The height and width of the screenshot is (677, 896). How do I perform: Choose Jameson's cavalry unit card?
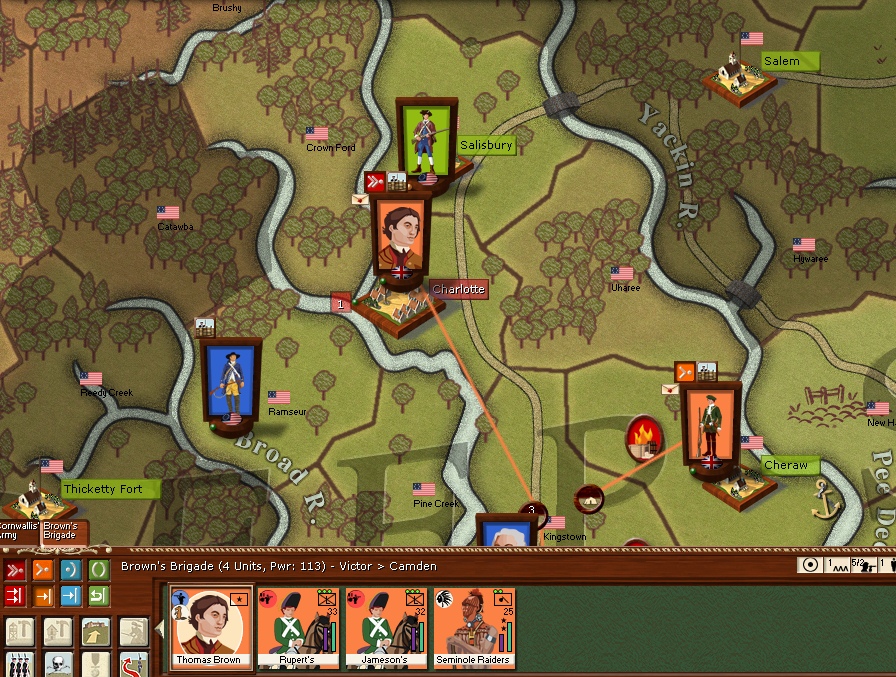click(x=388, y=626)
